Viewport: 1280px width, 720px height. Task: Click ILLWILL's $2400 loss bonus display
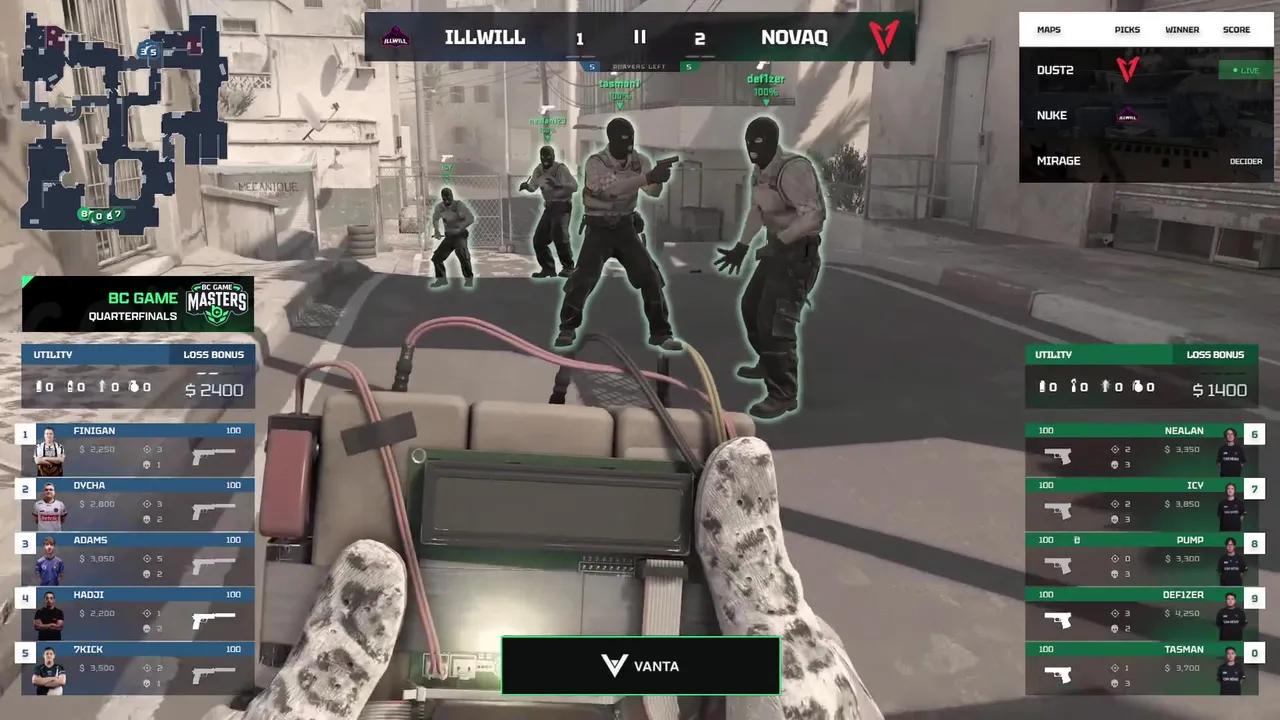(214, 390)
